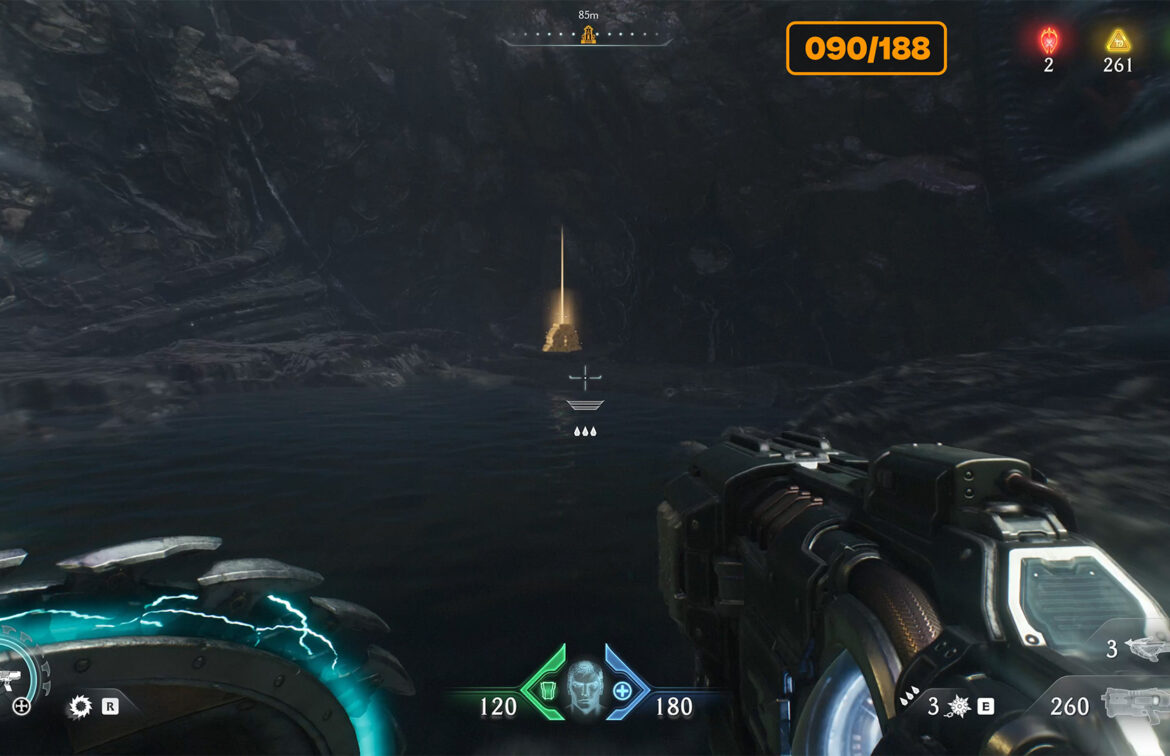Click the golden objective marker on the compass
This screenshot has width=1170, height=756.
[588, 36]
